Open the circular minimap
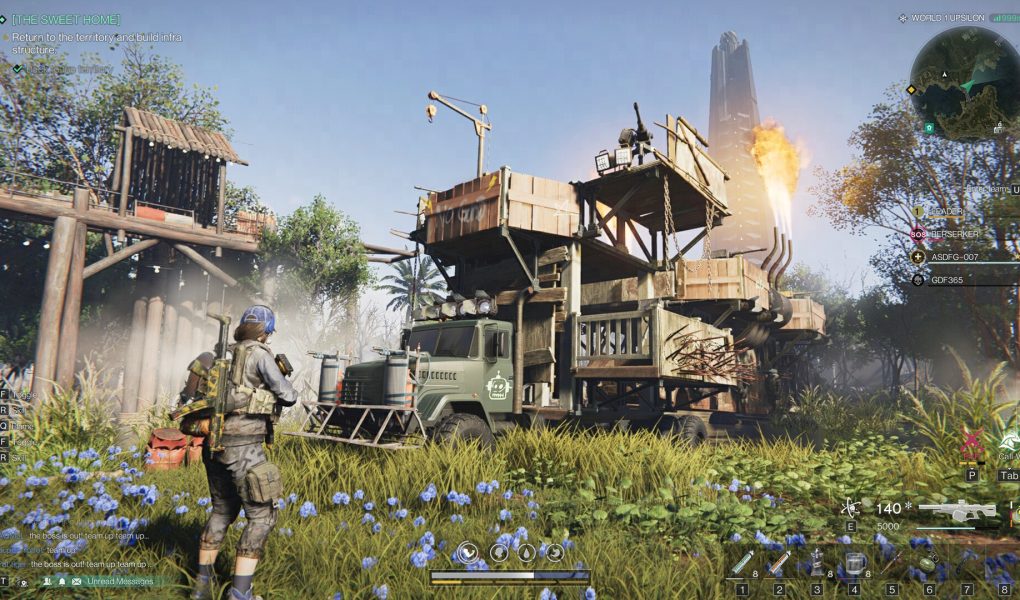 963,83
